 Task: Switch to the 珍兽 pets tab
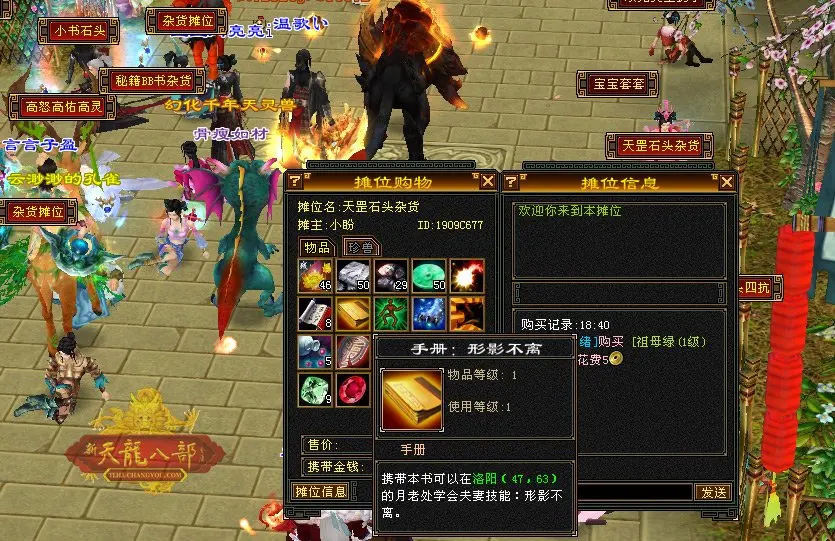[359, 247]
